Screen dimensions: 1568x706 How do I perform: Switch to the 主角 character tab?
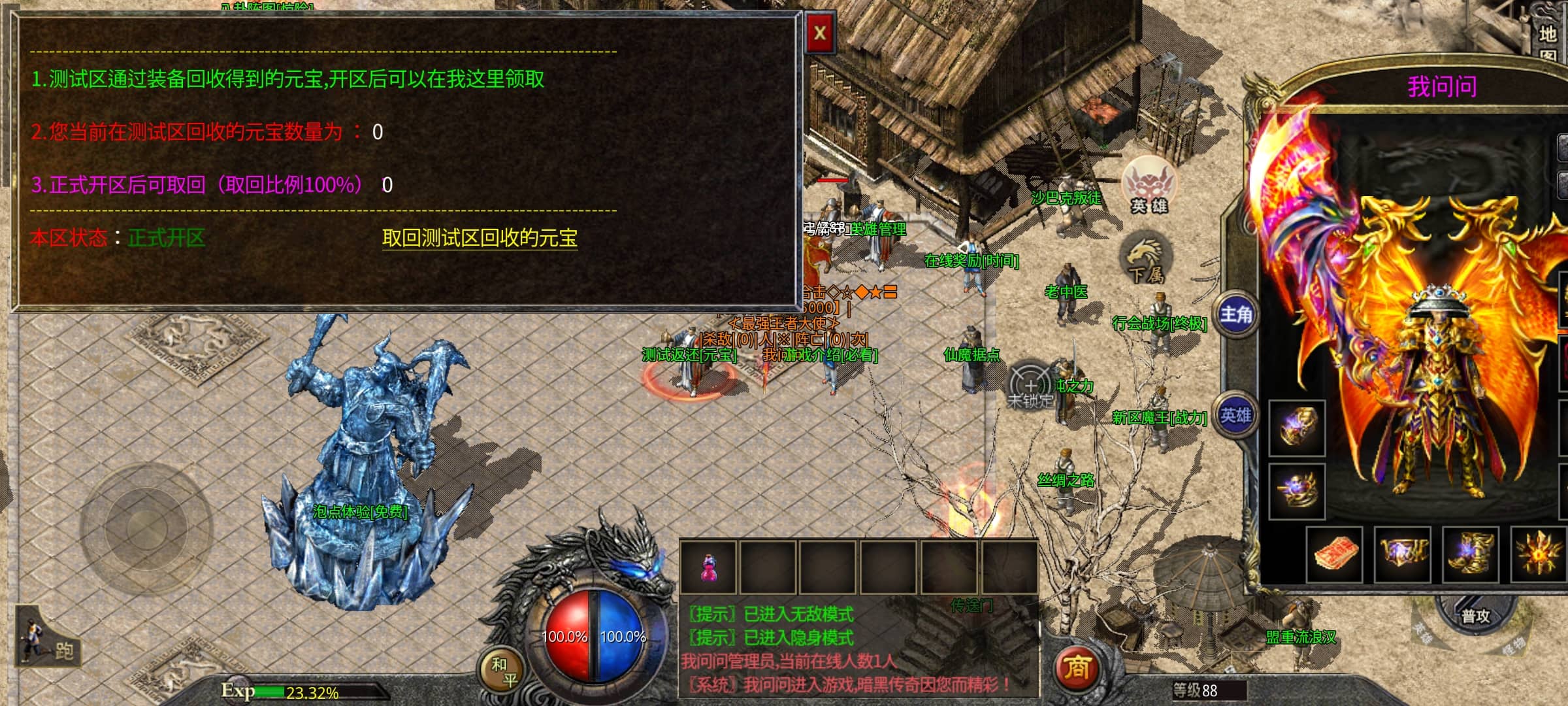pyautogui.click(x=1236, y=315)
